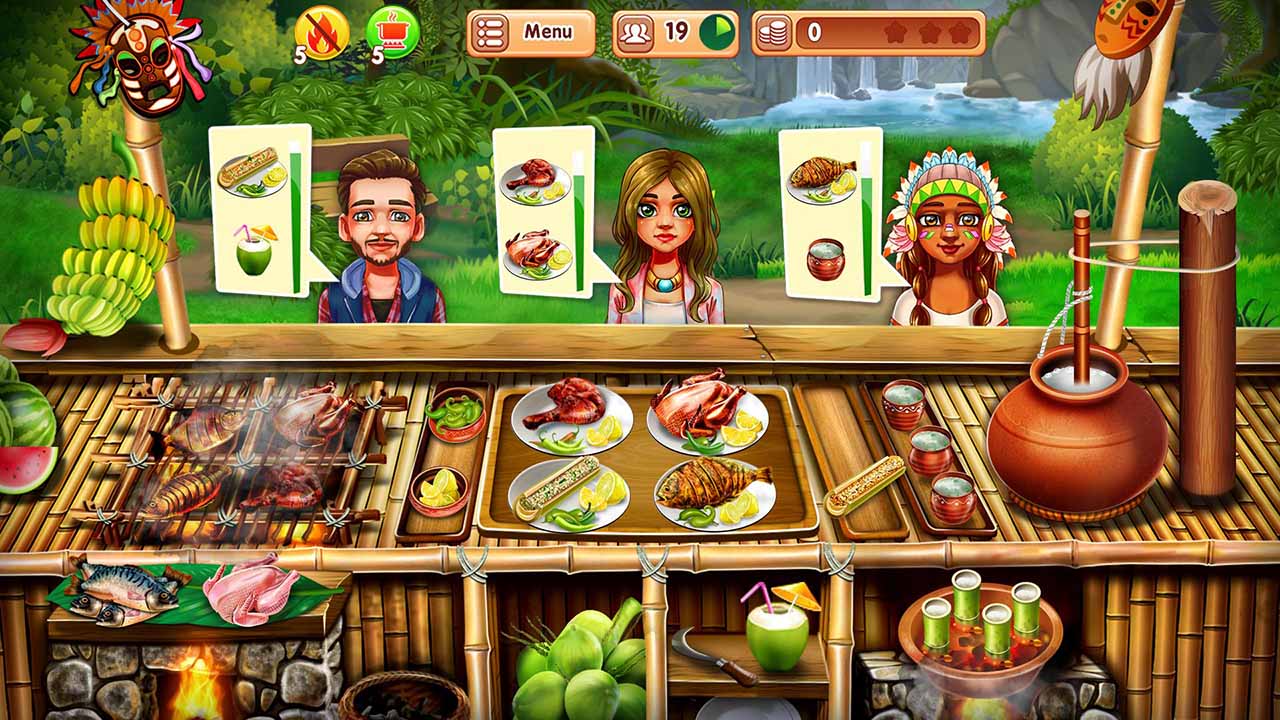Click the green level timer clock

(719, 31)
